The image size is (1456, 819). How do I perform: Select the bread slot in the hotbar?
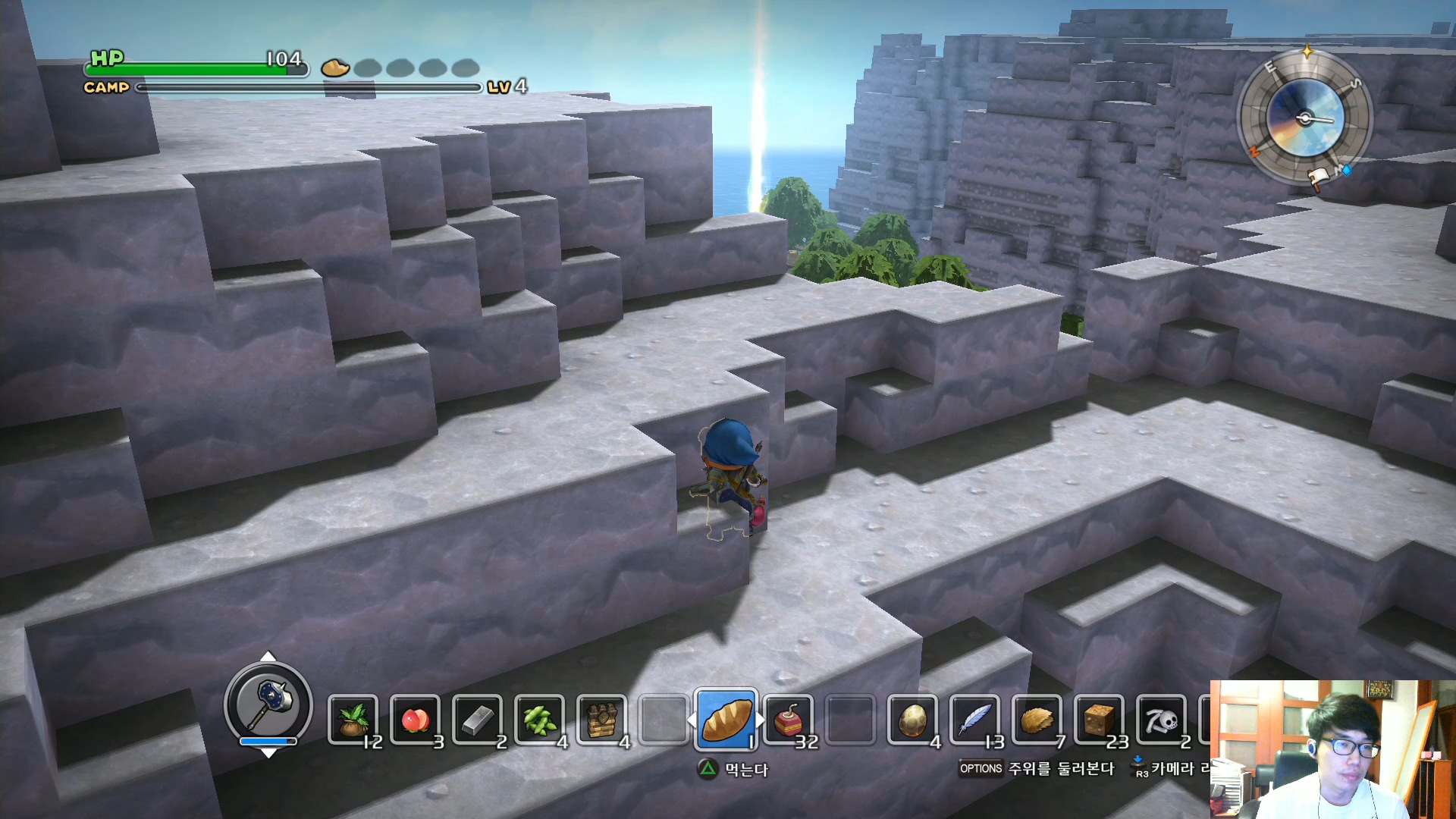tap(726, 720)
